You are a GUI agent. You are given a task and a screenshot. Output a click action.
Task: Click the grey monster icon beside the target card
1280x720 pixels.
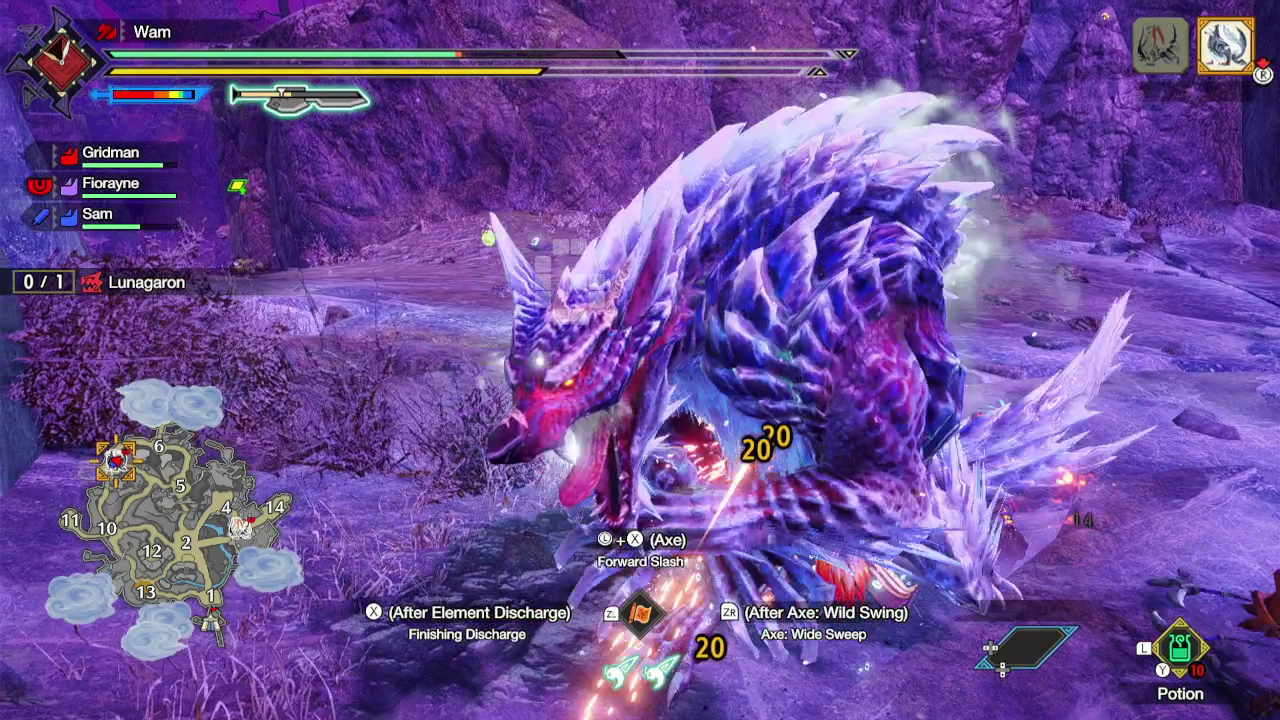[1159, 44]
